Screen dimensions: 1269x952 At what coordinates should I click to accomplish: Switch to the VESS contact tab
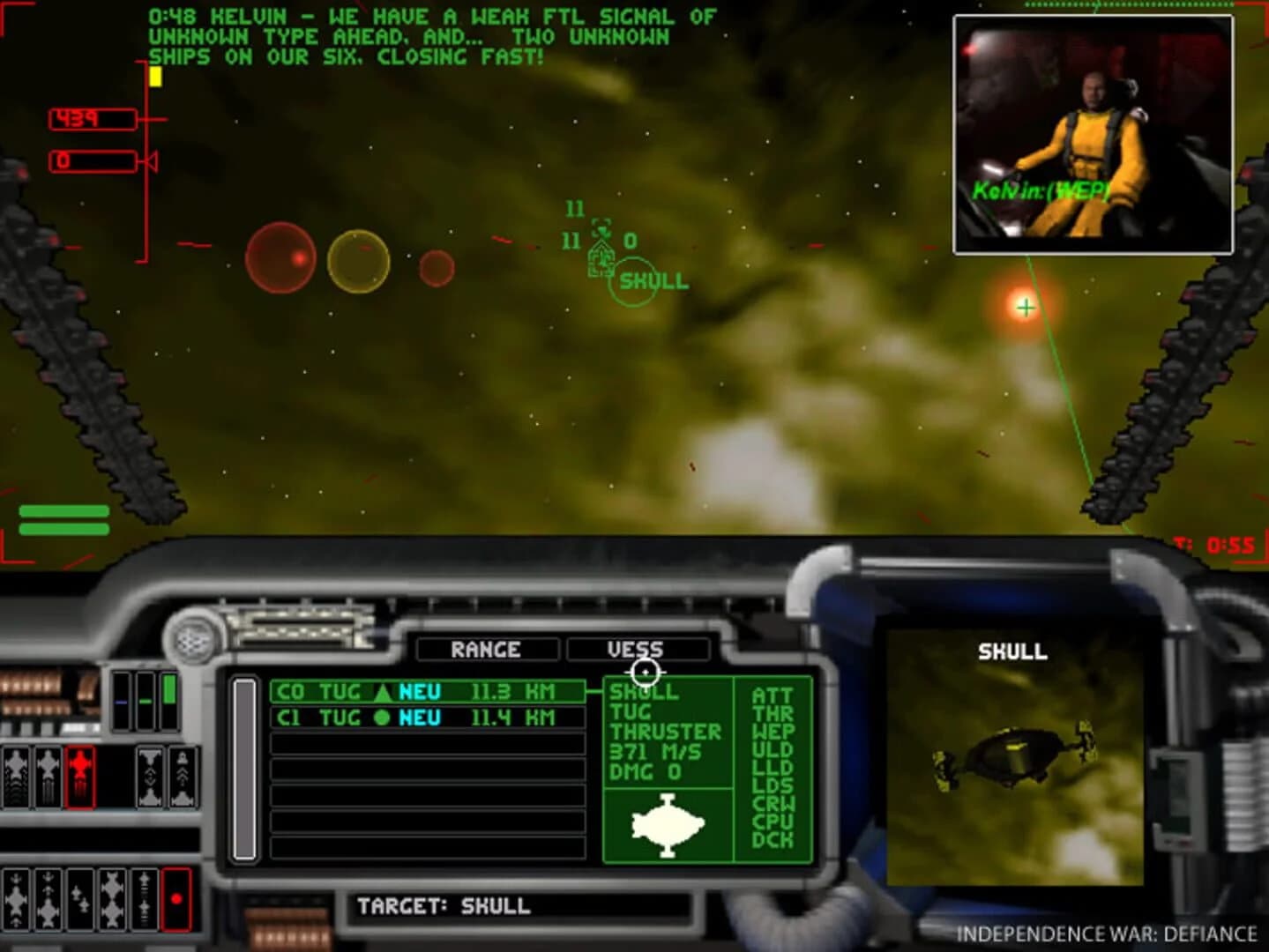click(638, 650)
